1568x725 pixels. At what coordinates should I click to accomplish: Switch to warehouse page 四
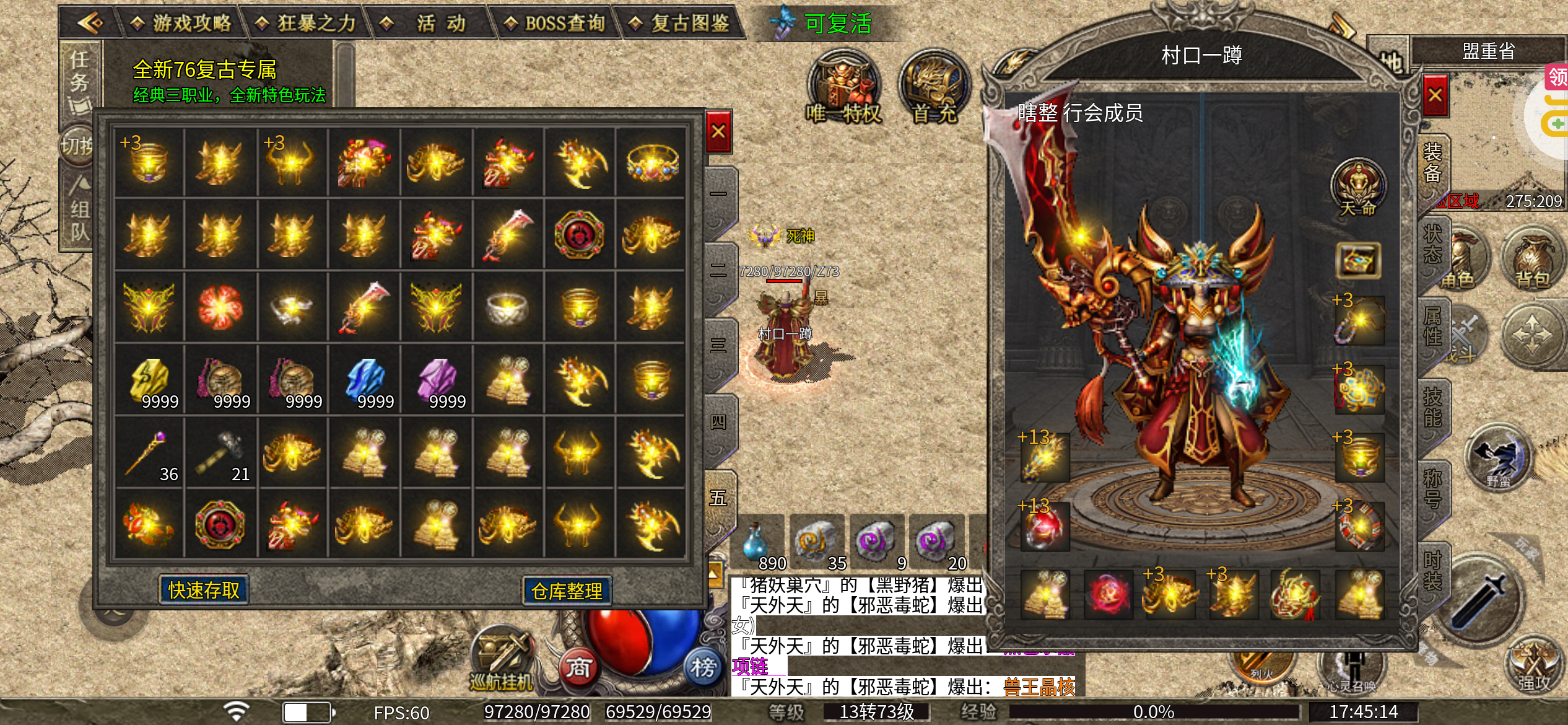pyautogui.click(x=719, y=423)
